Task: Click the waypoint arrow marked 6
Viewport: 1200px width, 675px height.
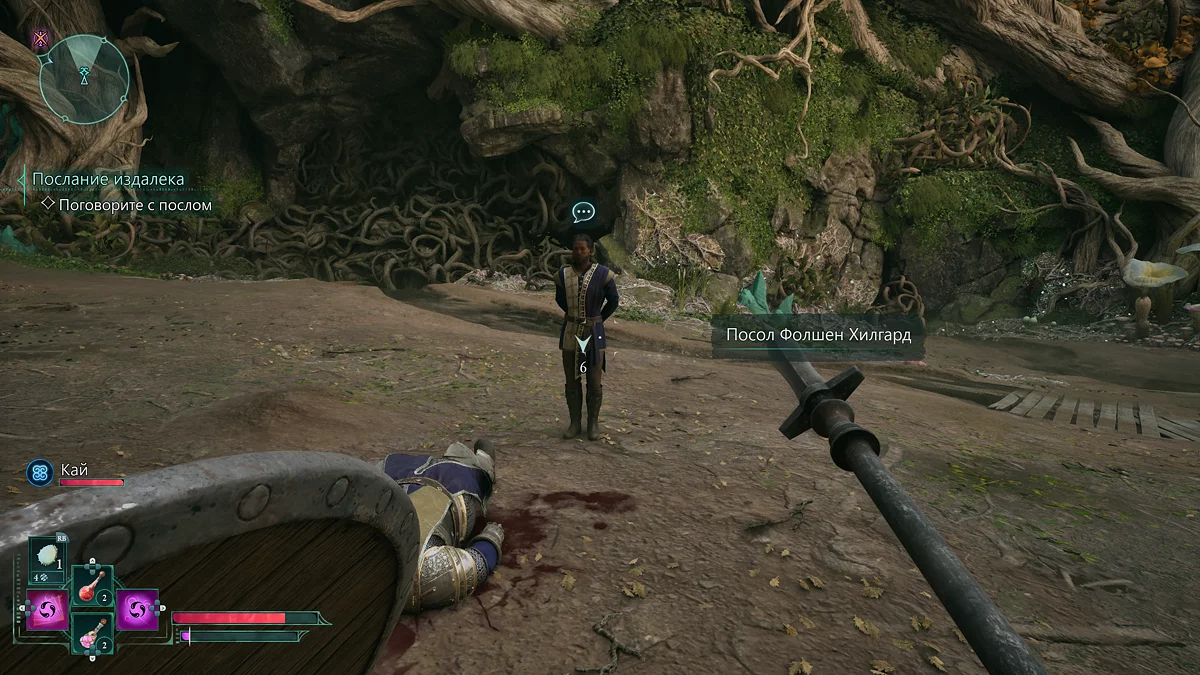Action: pyautogui.click(x=583, y=345)
